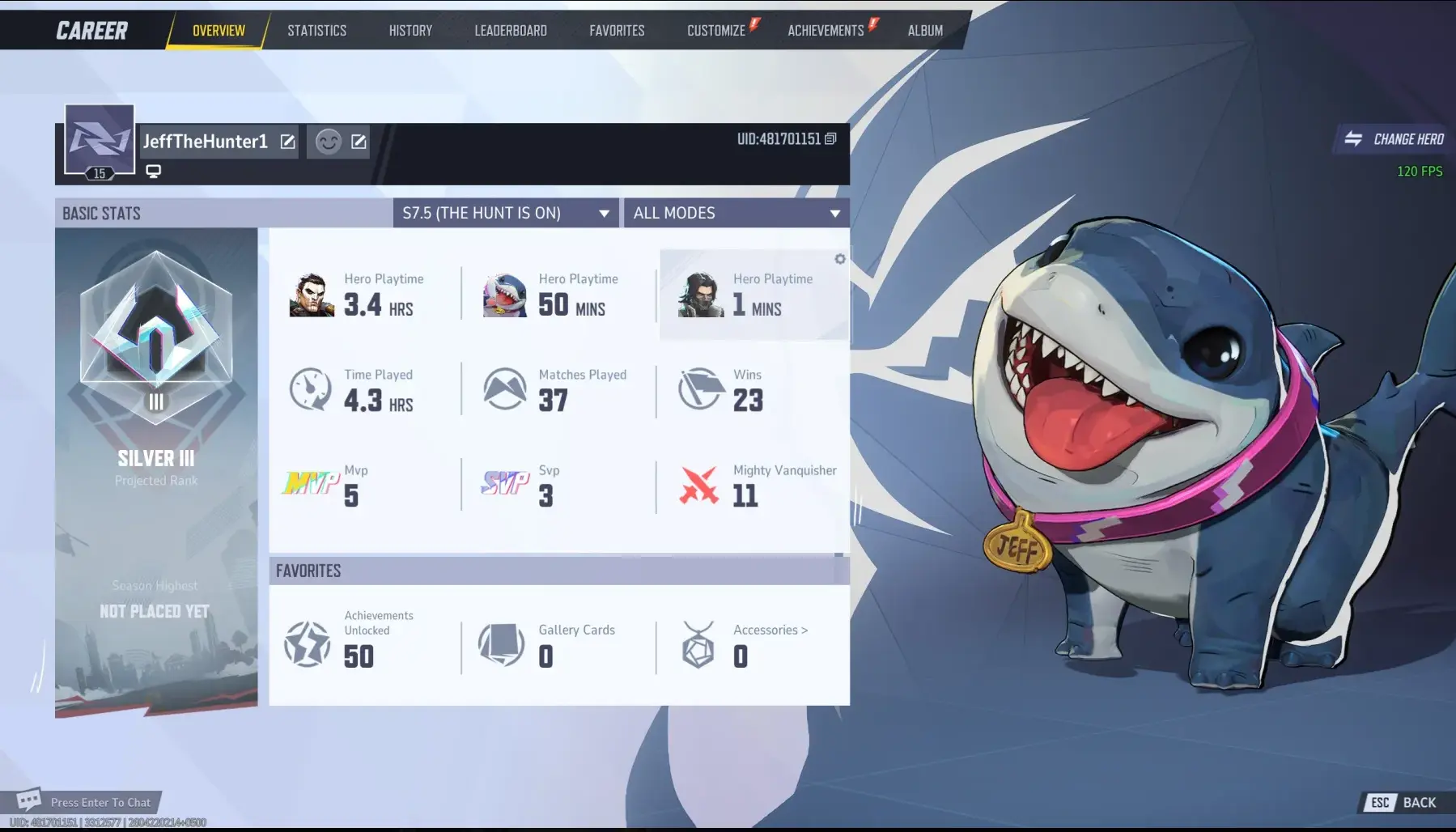Switch to the Album tab

(925, 31)
